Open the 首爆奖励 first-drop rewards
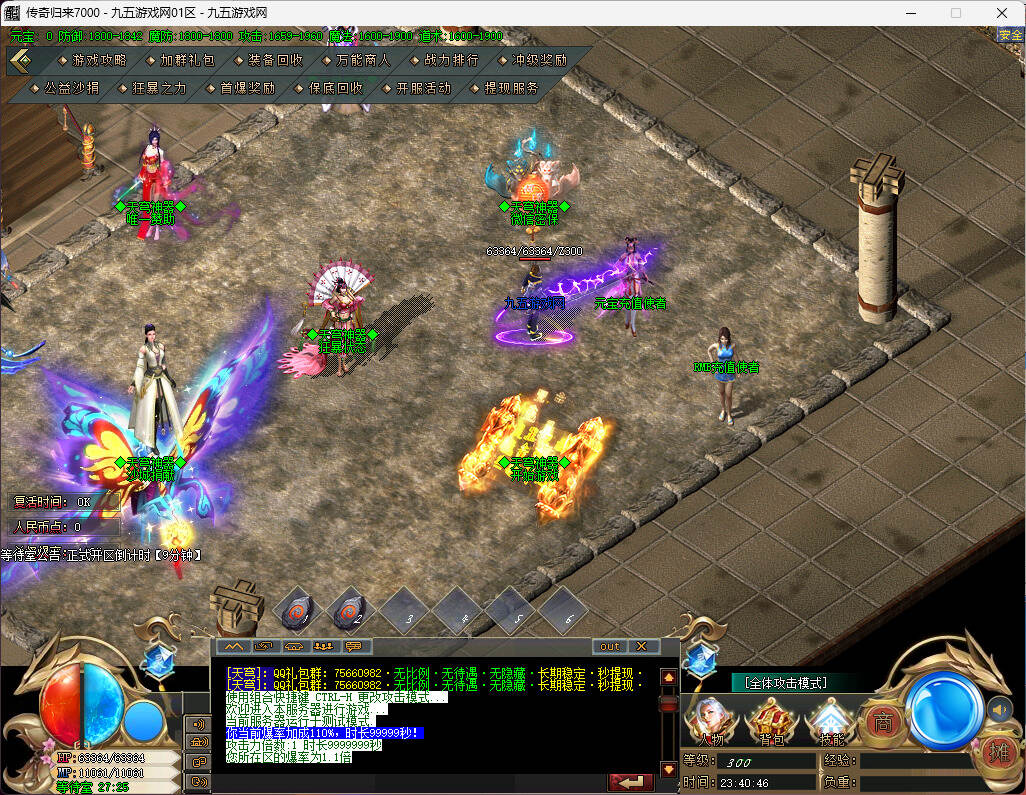The height and width of the screenshot is (795, 1026). pos(247,88)
